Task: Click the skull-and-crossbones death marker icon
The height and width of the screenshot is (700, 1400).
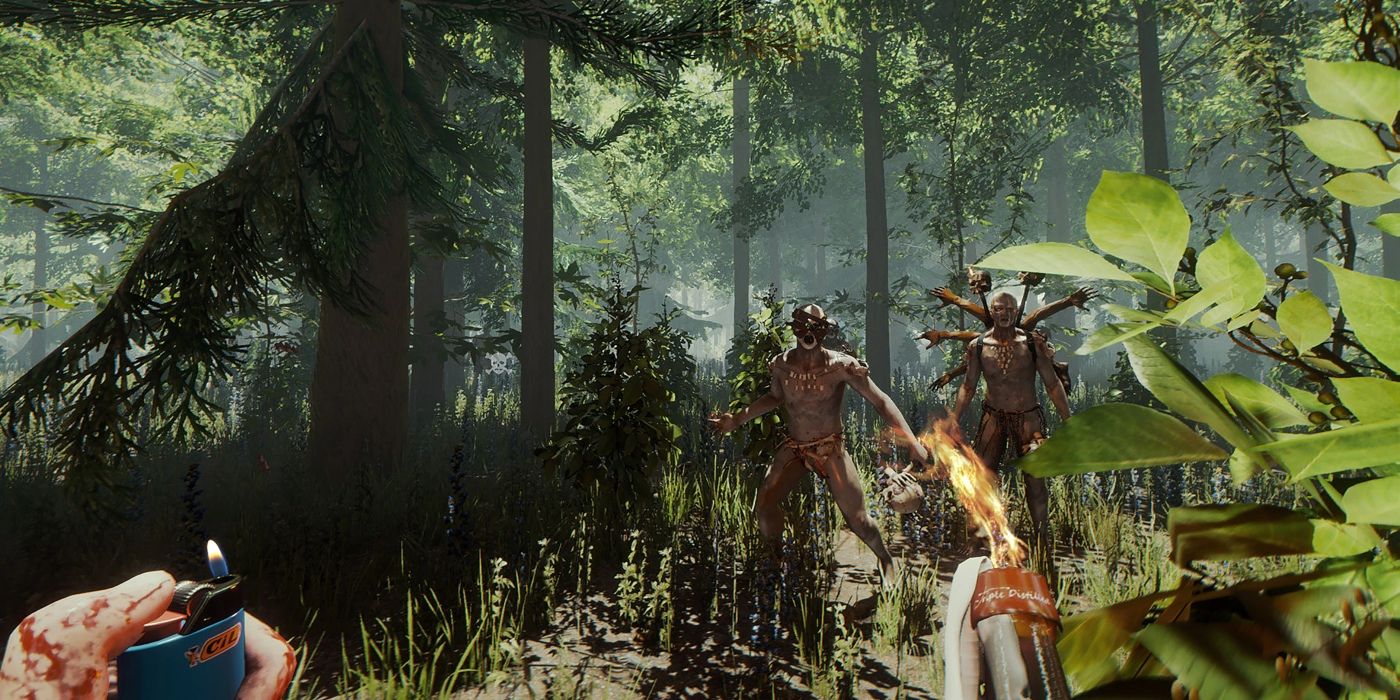Action: [498, 362]
